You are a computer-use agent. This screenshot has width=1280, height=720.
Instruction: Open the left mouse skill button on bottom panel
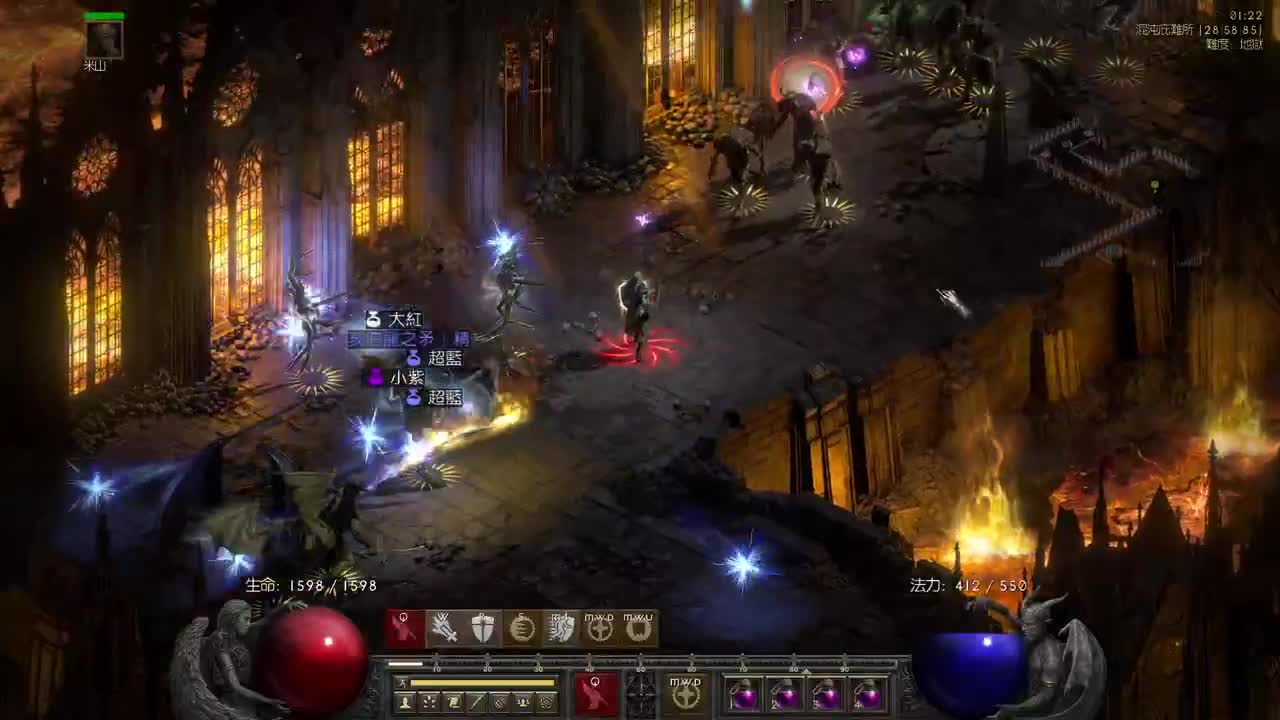[596, 693]
